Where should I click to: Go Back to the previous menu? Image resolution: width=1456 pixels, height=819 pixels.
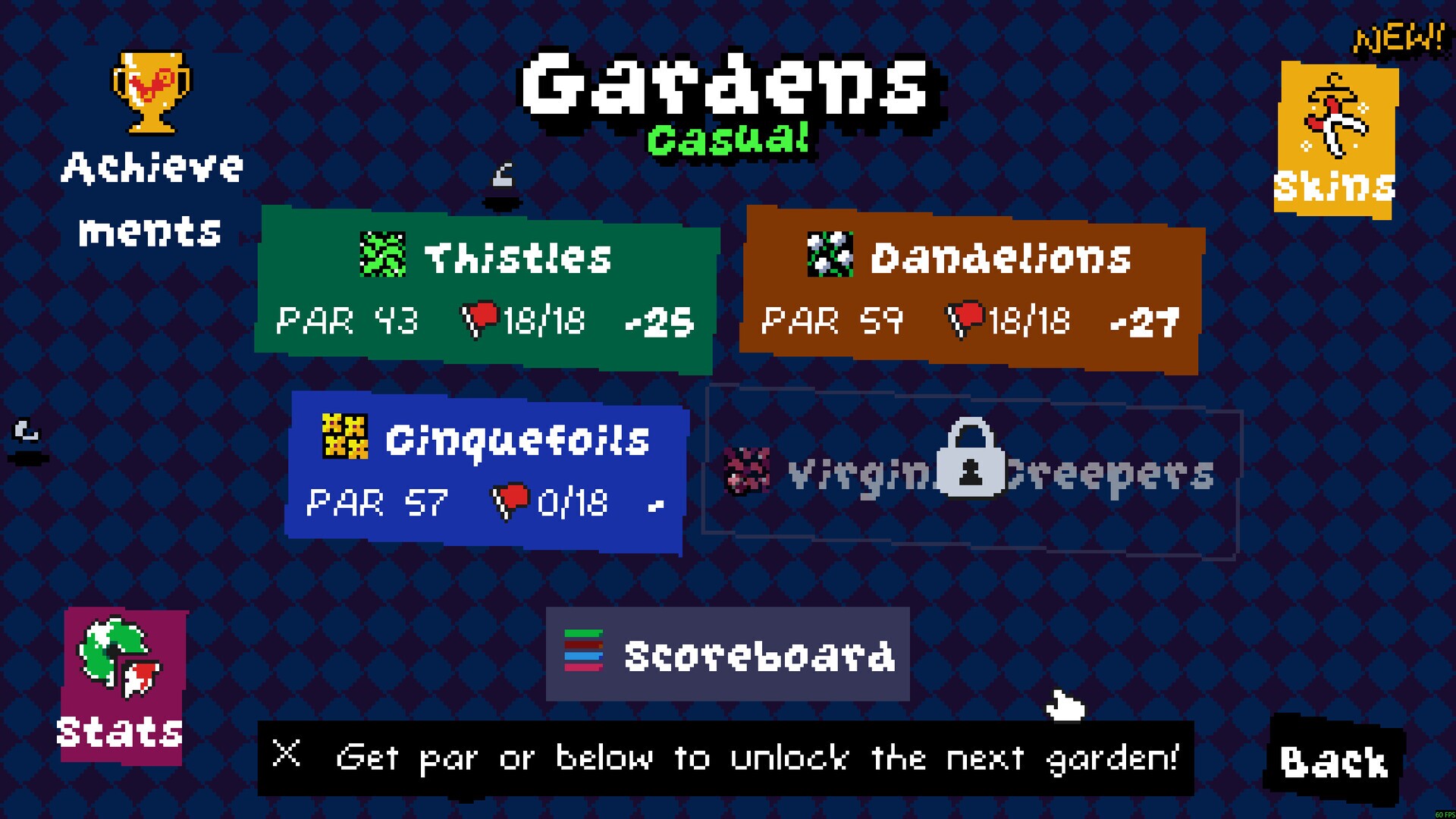[1332, 762]
